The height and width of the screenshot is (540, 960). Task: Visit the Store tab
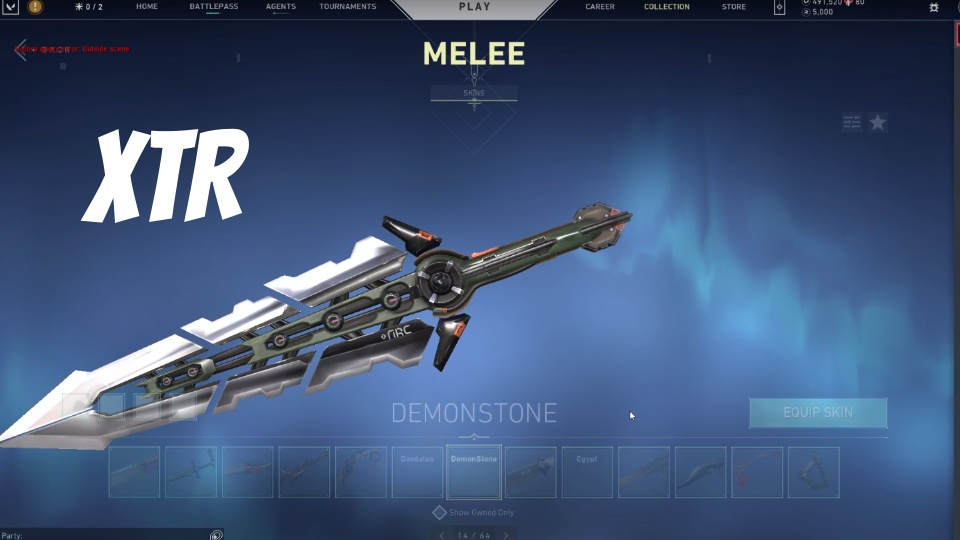[x=734, y=7]
